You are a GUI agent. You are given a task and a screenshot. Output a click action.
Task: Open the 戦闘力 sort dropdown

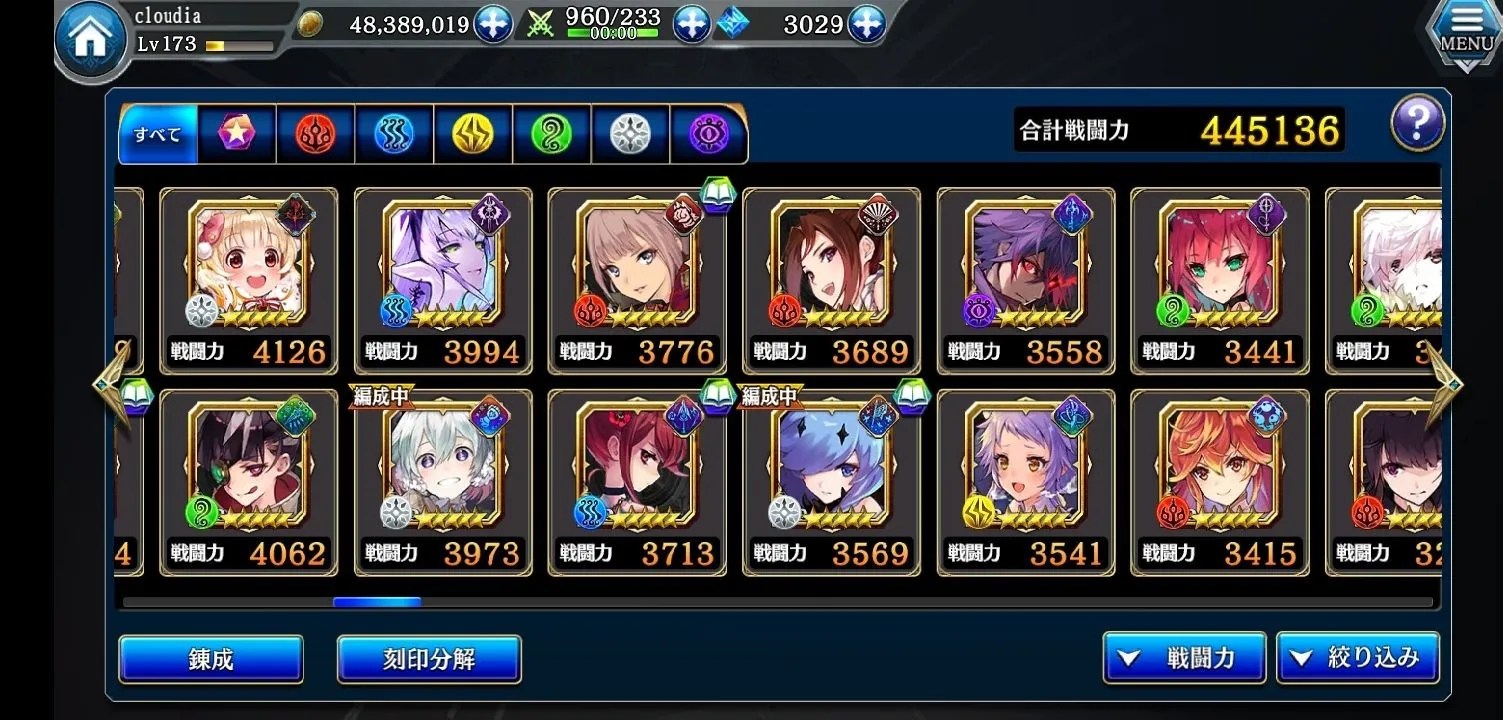[x=1184, y=658]
